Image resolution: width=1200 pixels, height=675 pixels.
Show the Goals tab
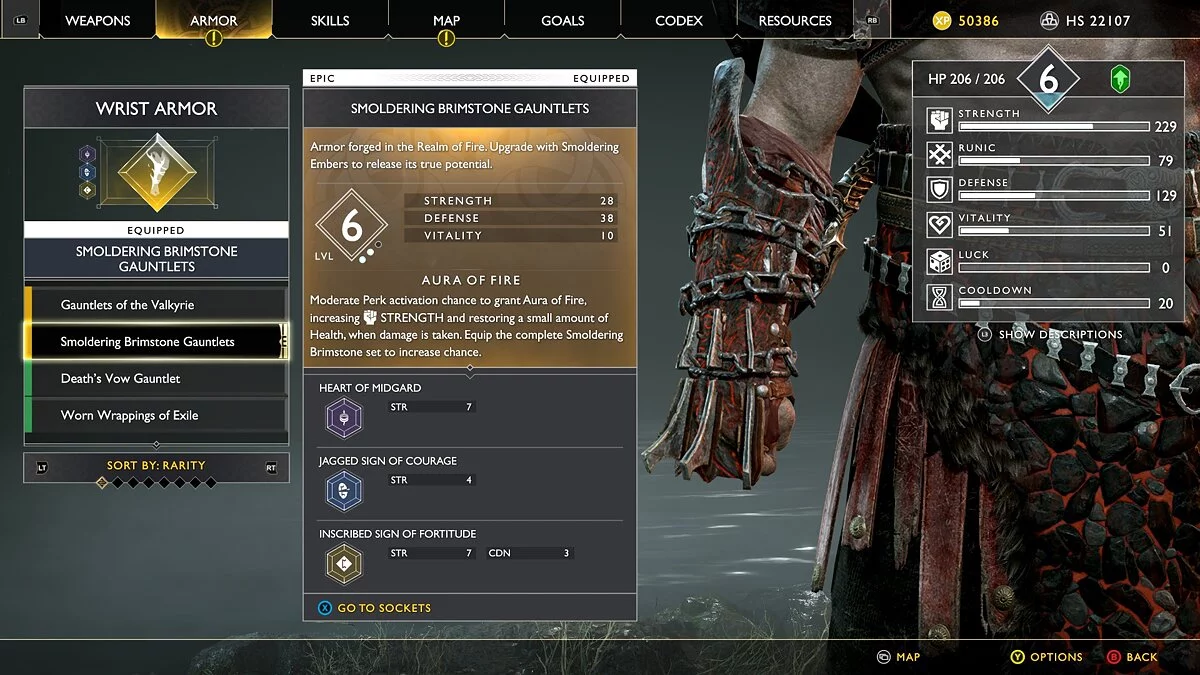tap(563, 20)
